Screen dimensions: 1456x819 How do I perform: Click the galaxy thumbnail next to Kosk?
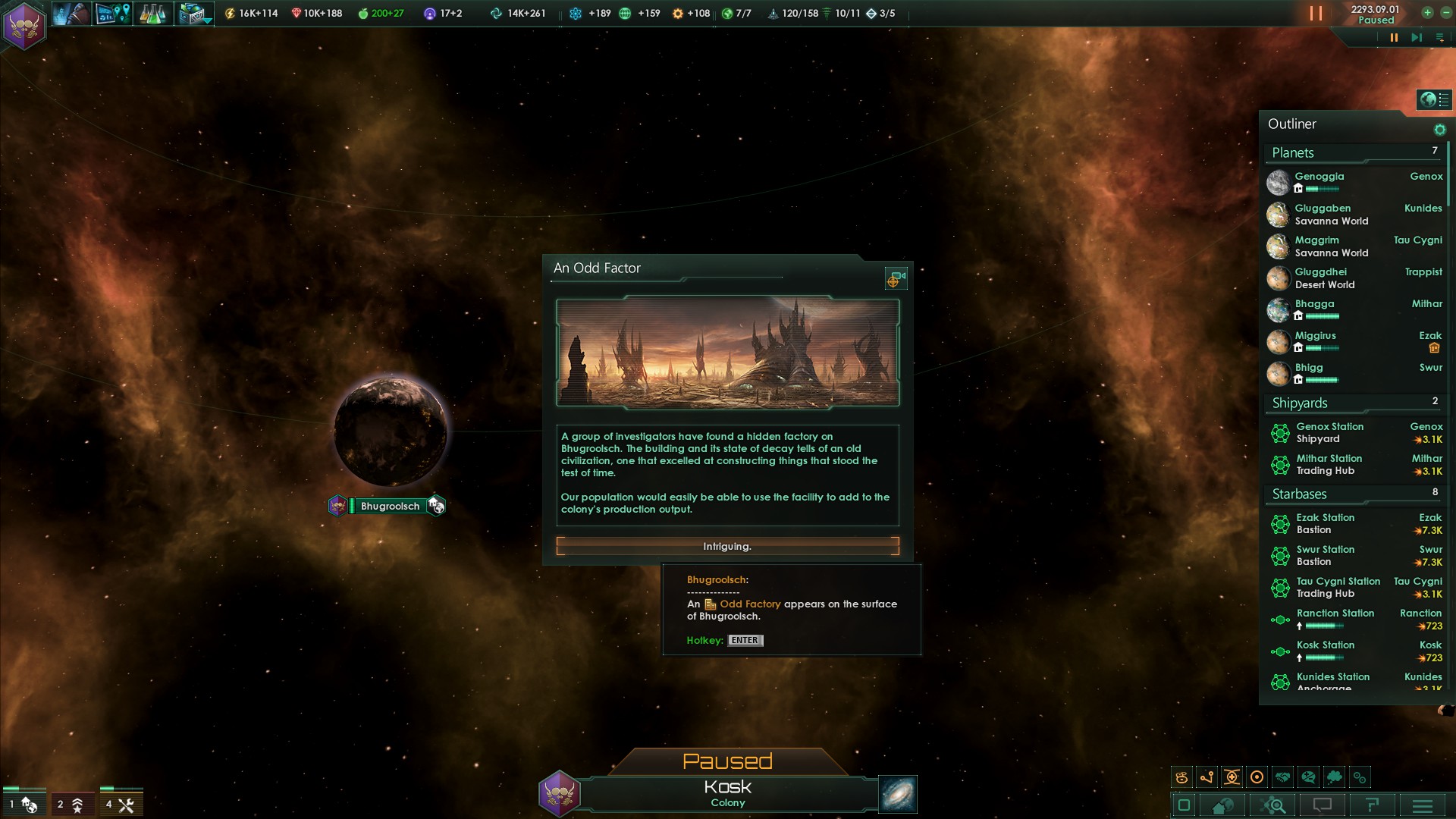pos(896,794)
